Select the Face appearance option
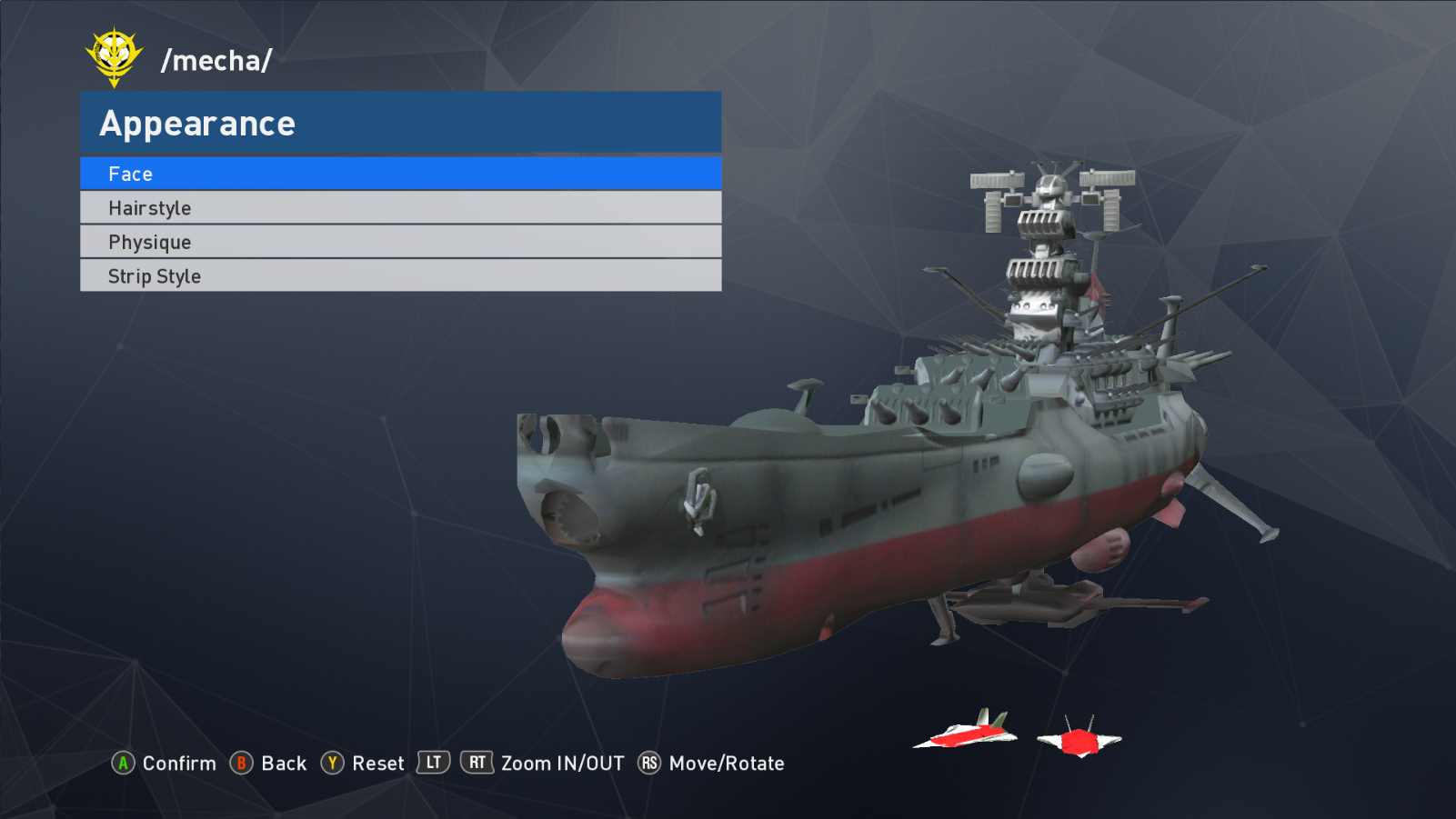 [400, 174]
